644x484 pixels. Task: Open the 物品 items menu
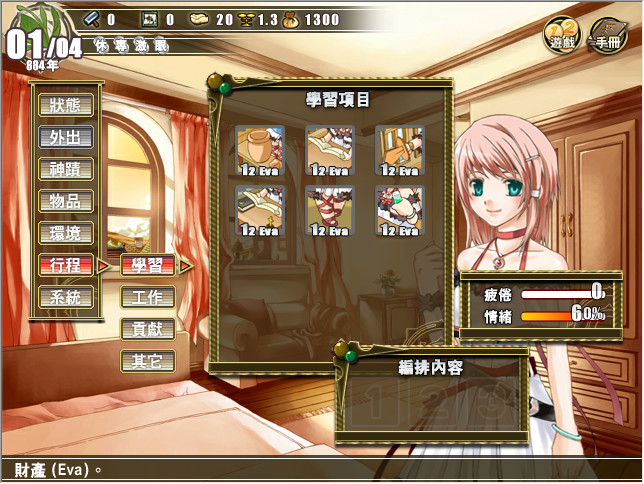coord(66,201)
